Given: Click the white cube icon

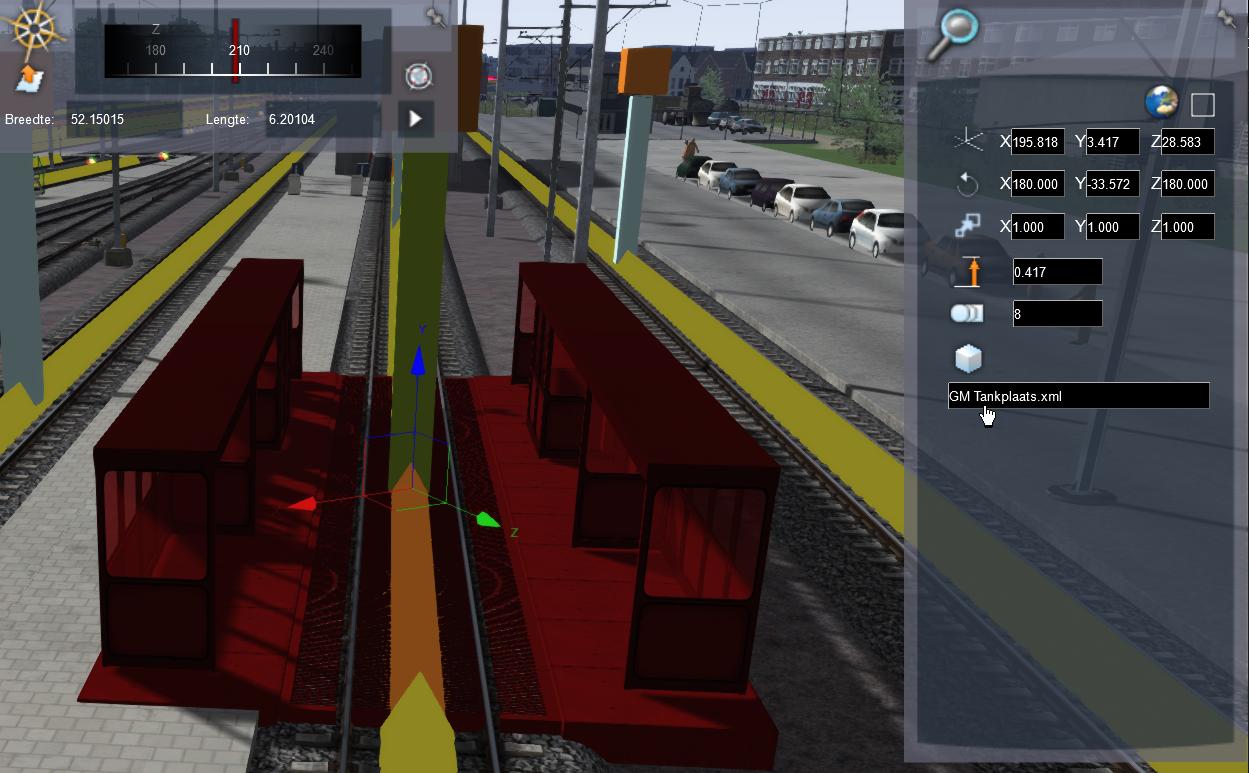Looking at the screenshot, I should coord(968,358).
